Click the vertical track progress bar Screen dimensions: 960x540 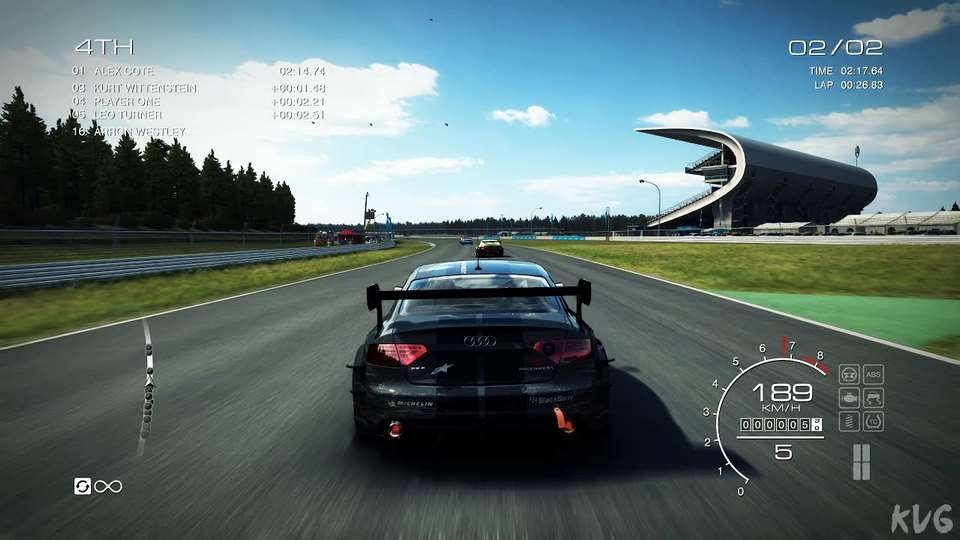click(x=149, y=385)
